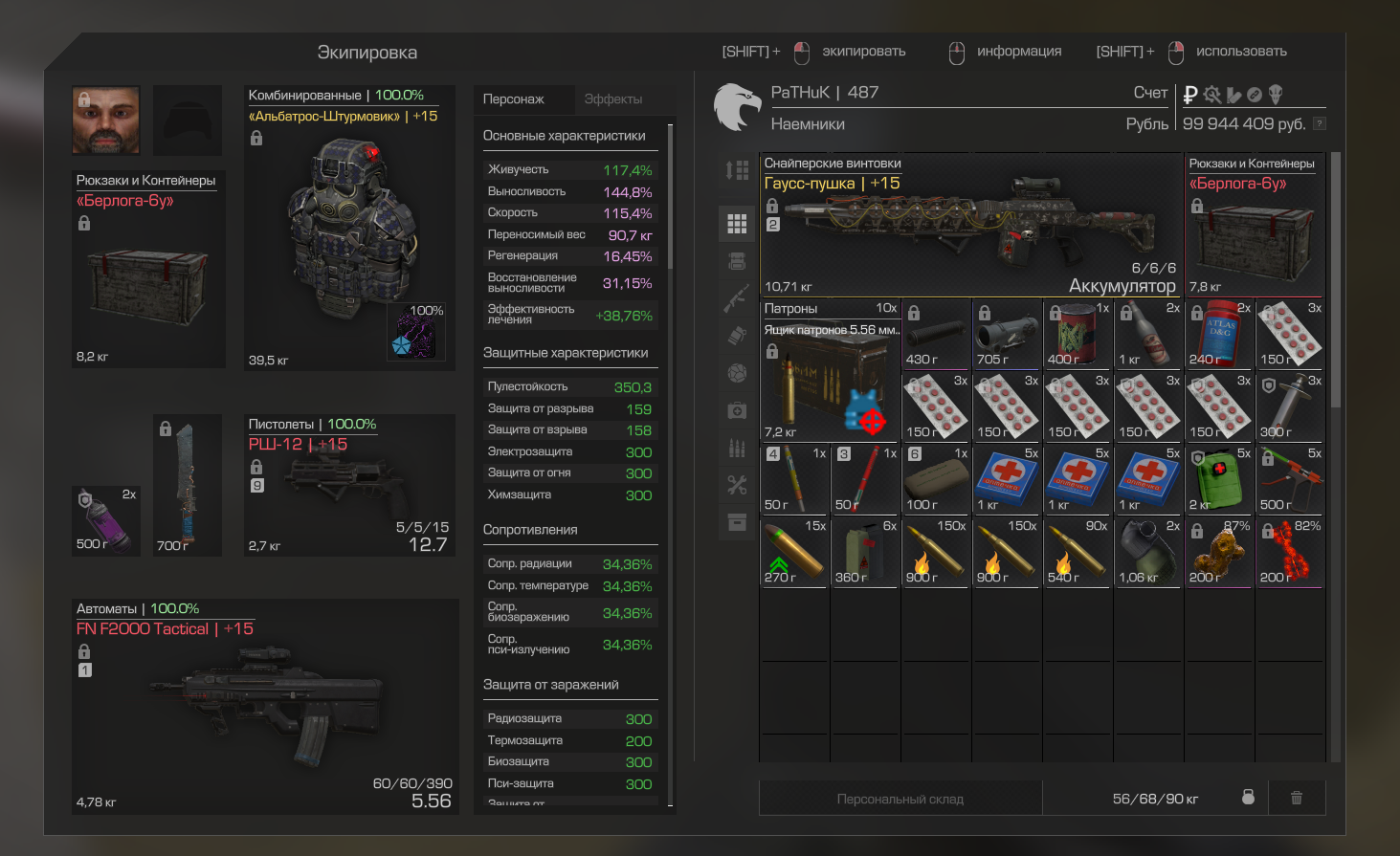Screen dimensions: 1400x856
Task: Sort inventory with the sort icon
Action: click(737, 171)
